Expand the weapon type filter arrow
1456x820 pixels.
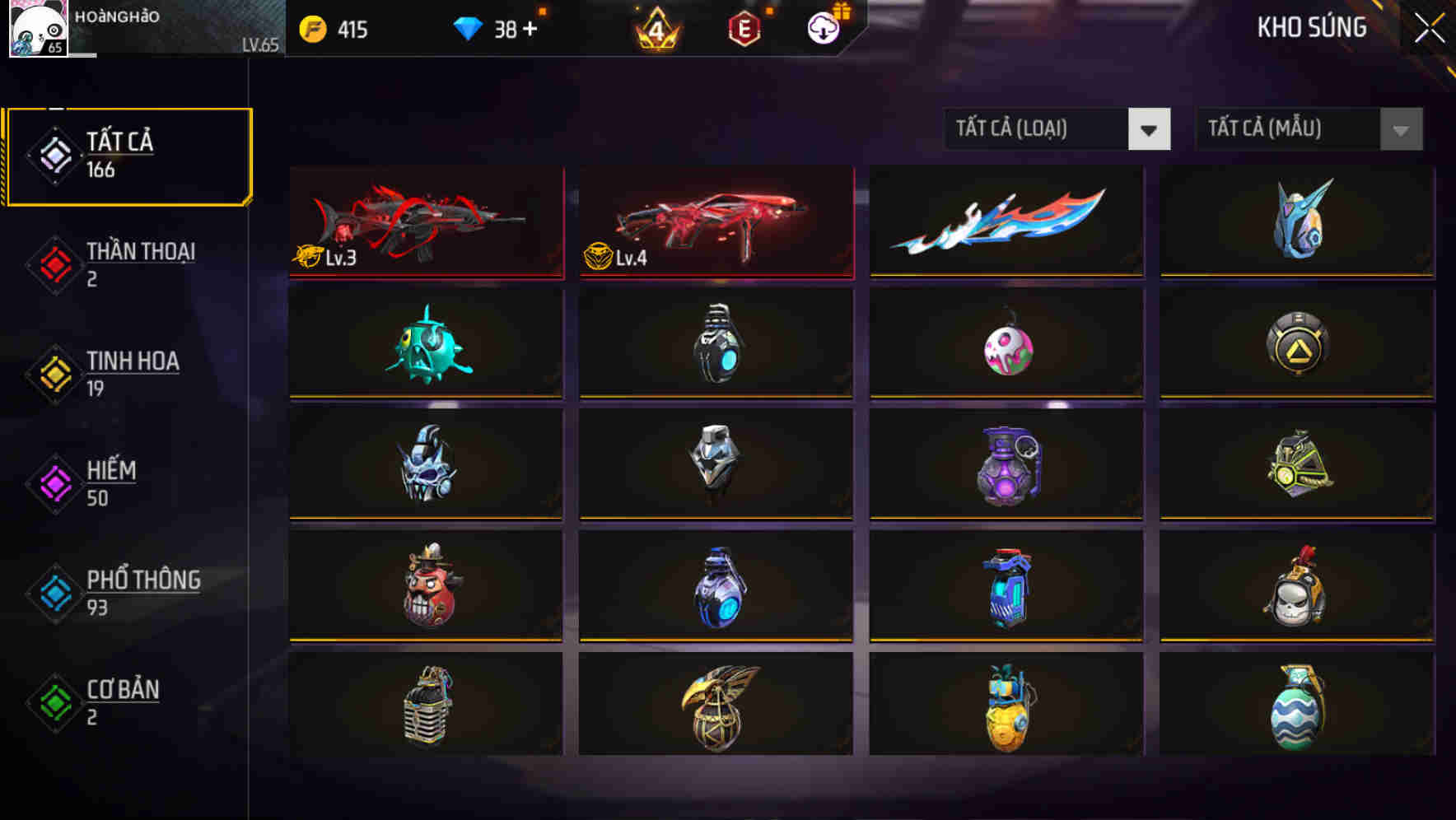(1148, 129)
